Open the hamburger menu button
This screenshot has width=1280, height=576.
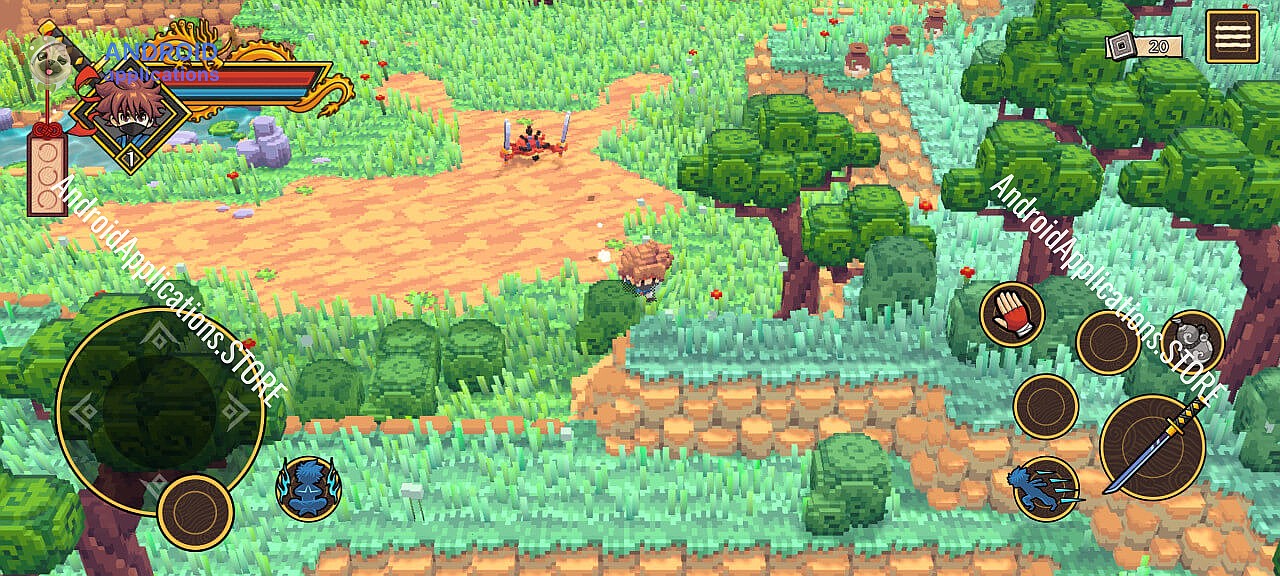(1232, 36)
